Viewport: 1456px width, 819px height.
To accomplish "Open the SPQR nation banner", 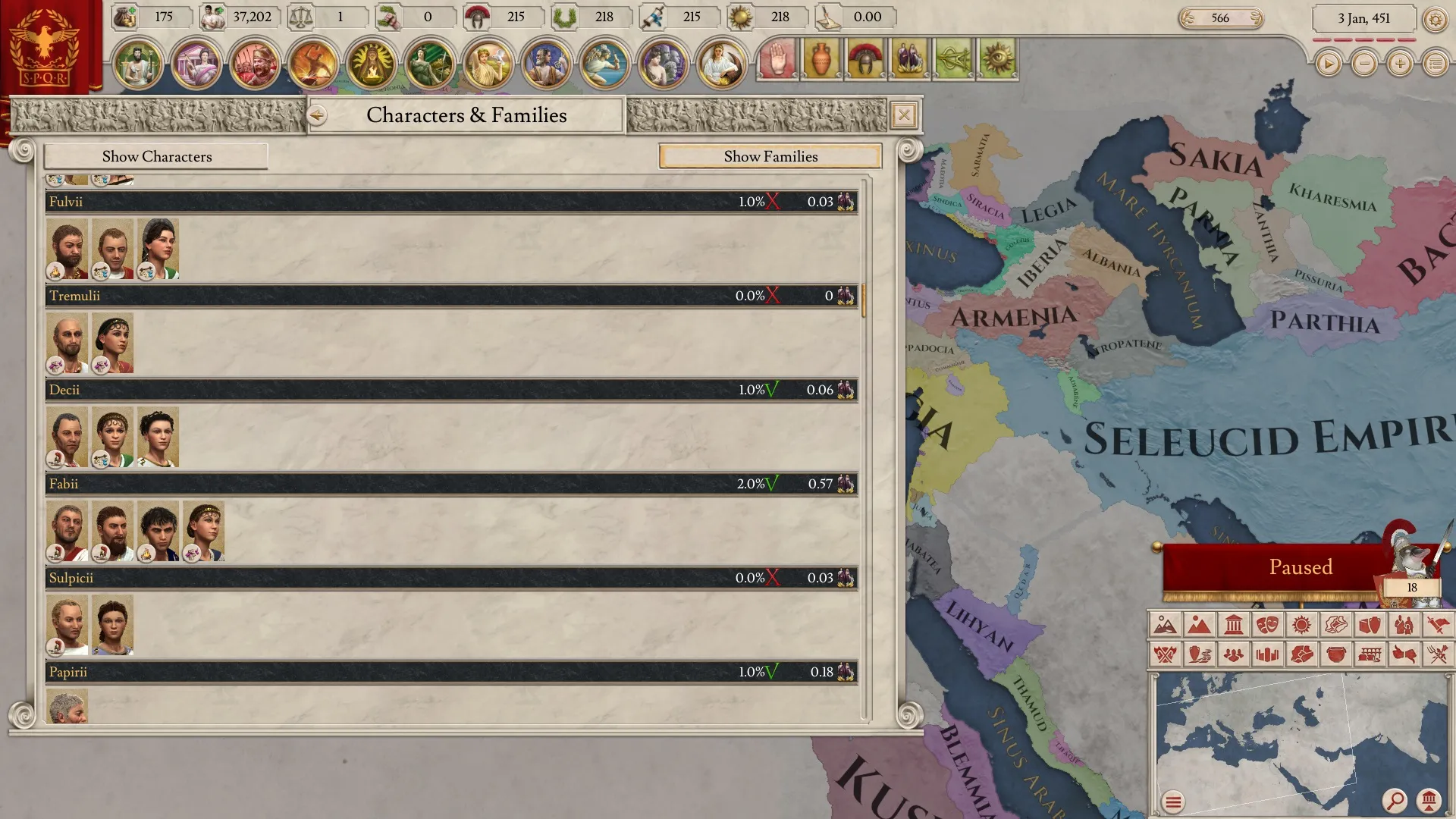I will (x=44, y=47).
